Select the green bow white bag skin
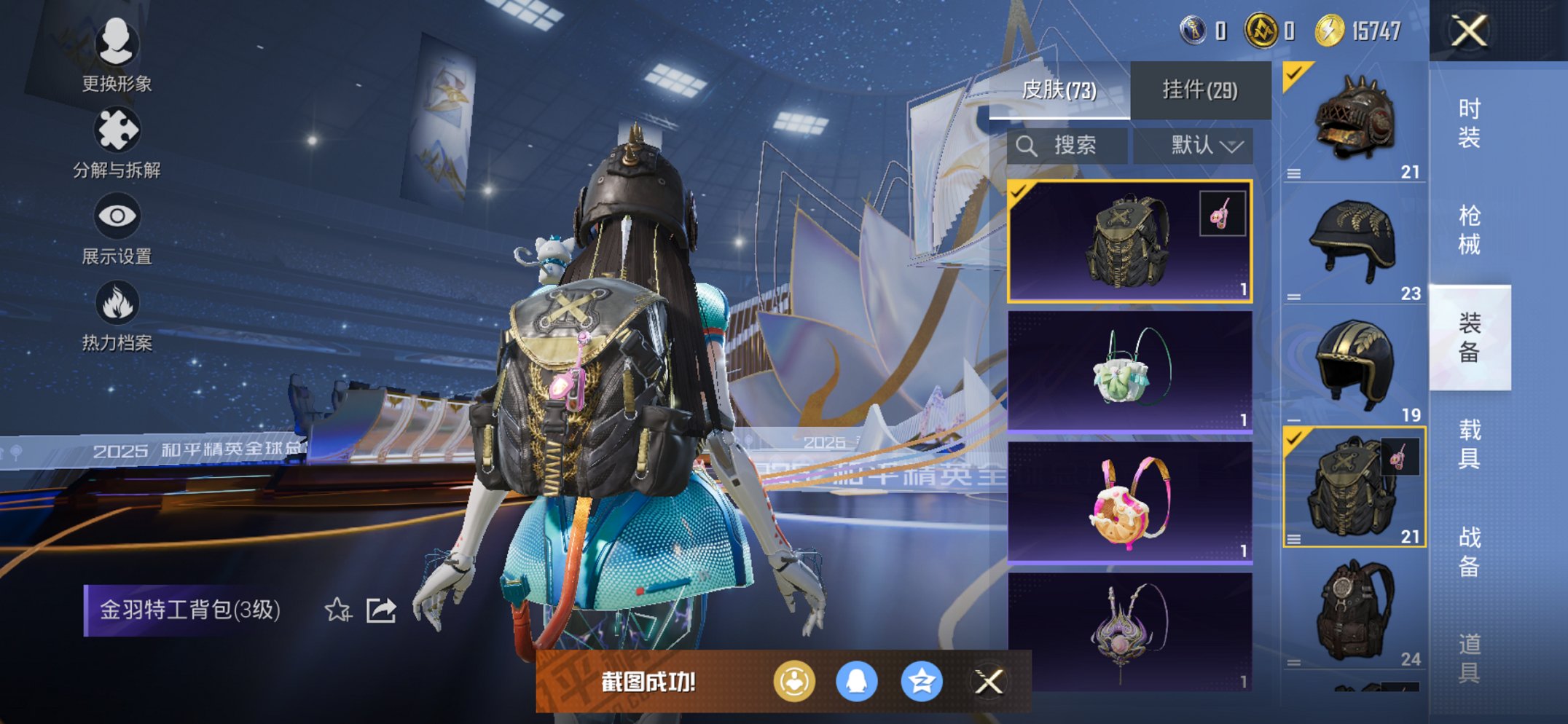Image resolution: width=1568 pixels, height=724 pixels. (1129, 371)
